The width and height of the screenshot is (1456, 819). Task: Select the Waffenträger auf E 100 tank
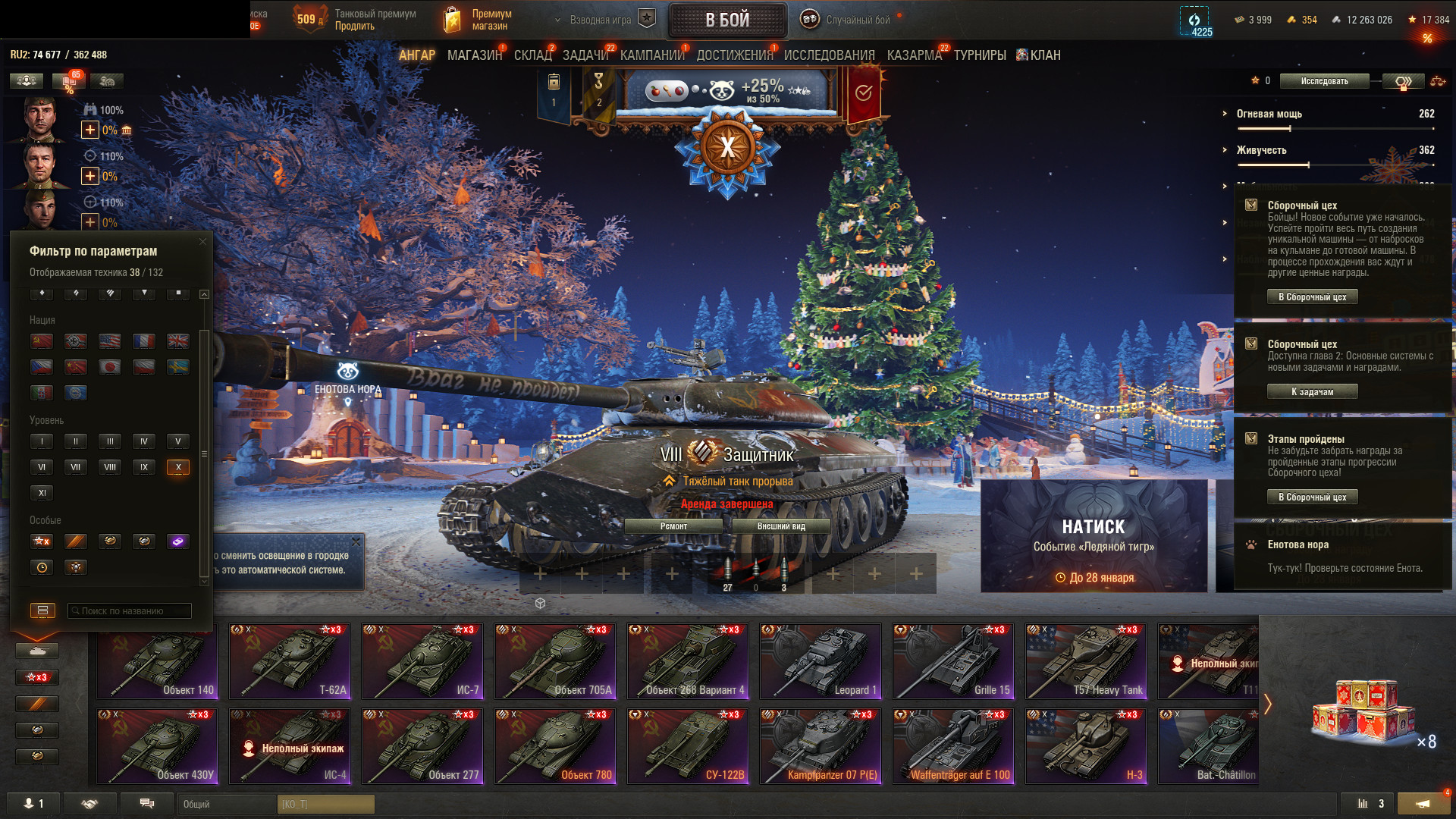click(x=953, y=745)
